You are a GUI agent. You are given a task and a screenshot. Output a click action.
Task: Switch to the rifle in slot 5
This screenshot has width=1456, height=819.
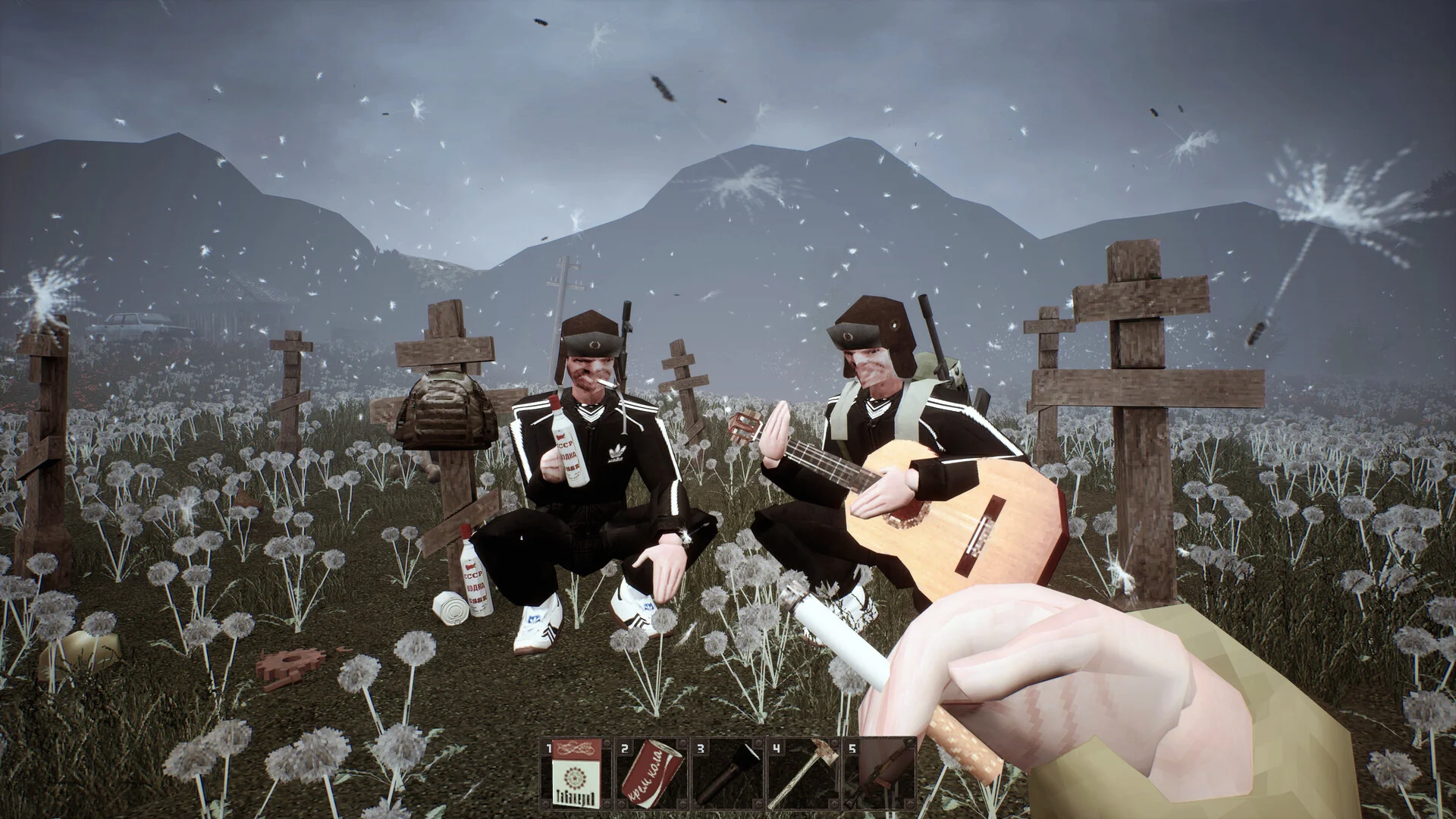[878, 774]
